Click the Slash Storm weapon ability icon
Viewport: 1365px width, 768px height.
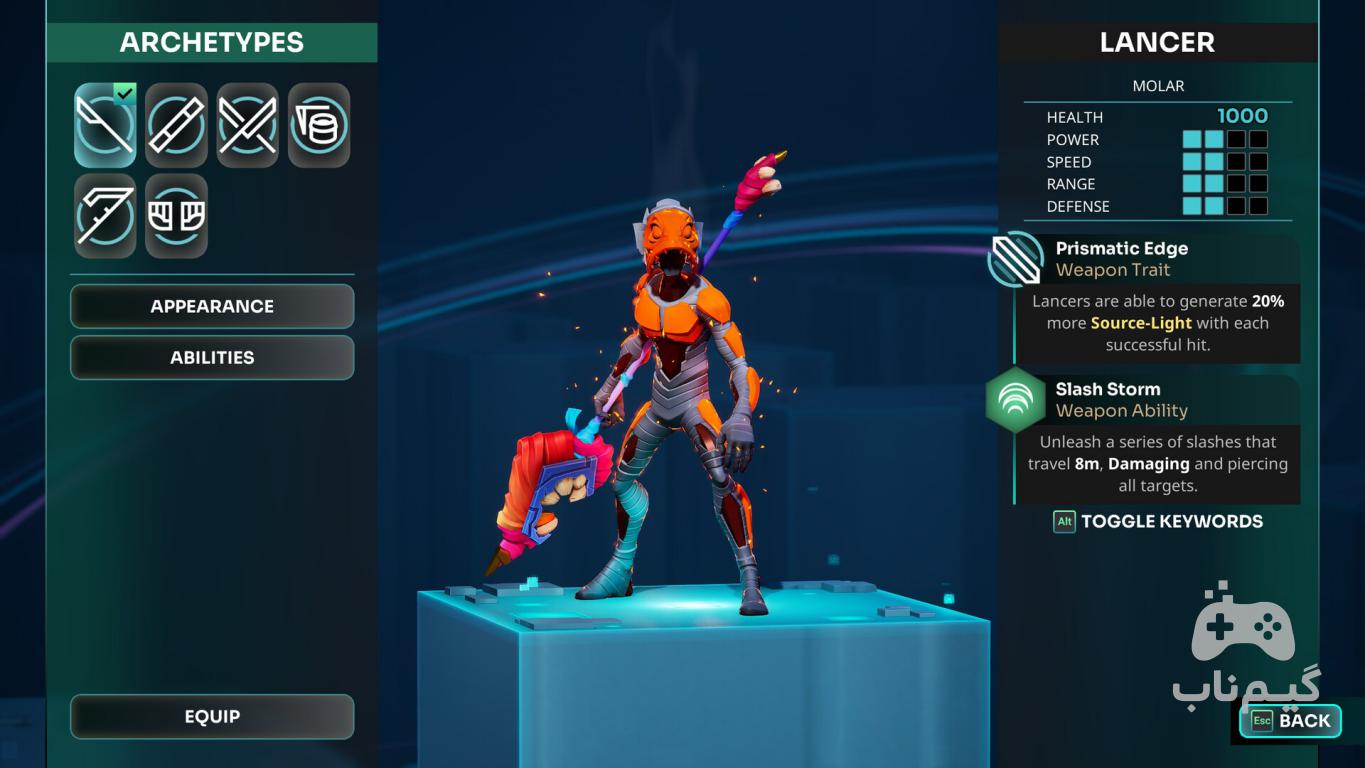[1015, 400]
